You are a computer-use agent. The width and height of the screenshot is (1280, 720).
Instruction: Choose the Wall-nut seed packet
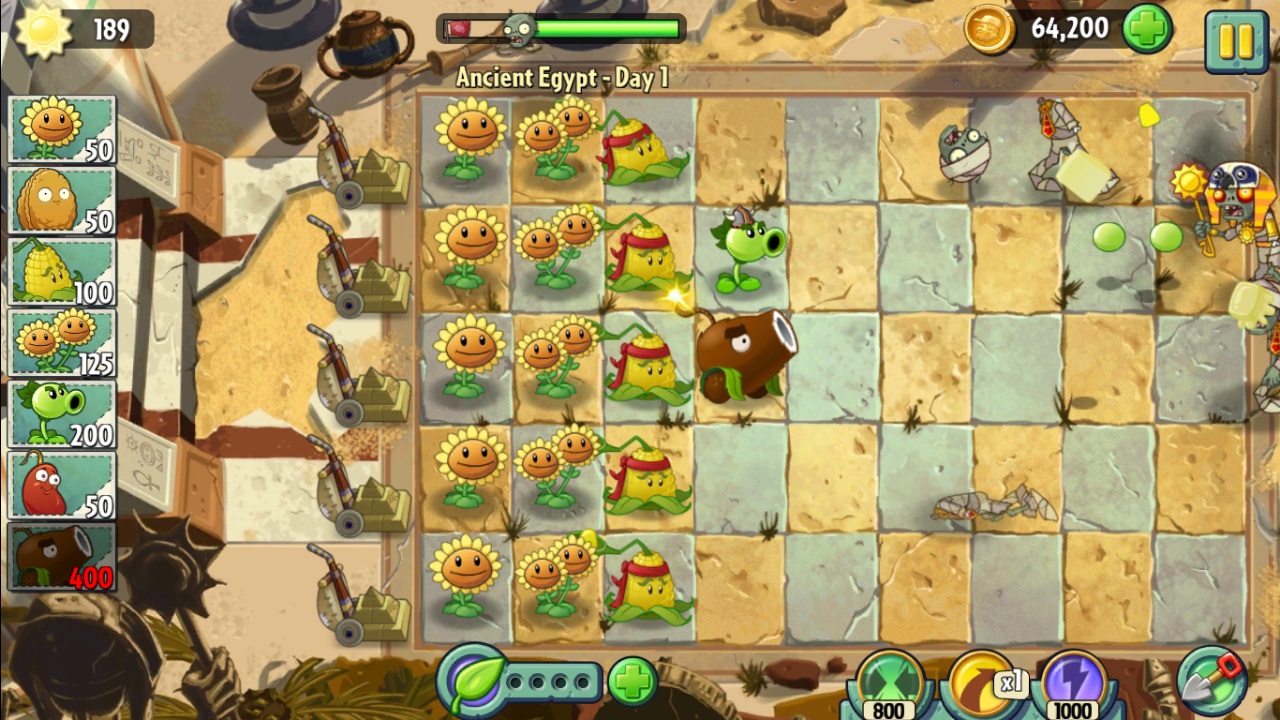62,201
